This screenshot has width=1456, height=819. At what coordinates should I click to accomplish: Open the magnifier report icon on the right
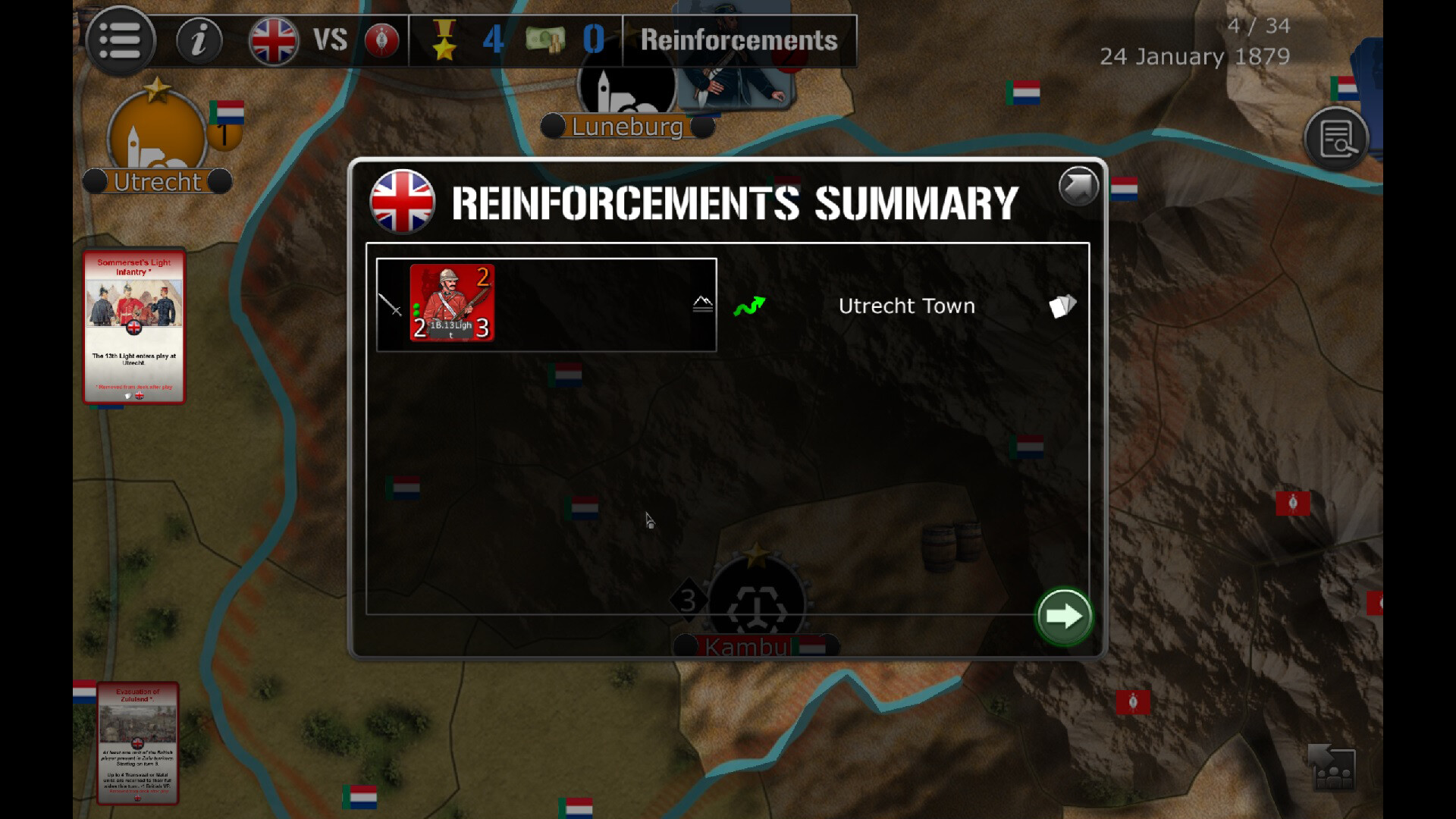click(1337, 138)
